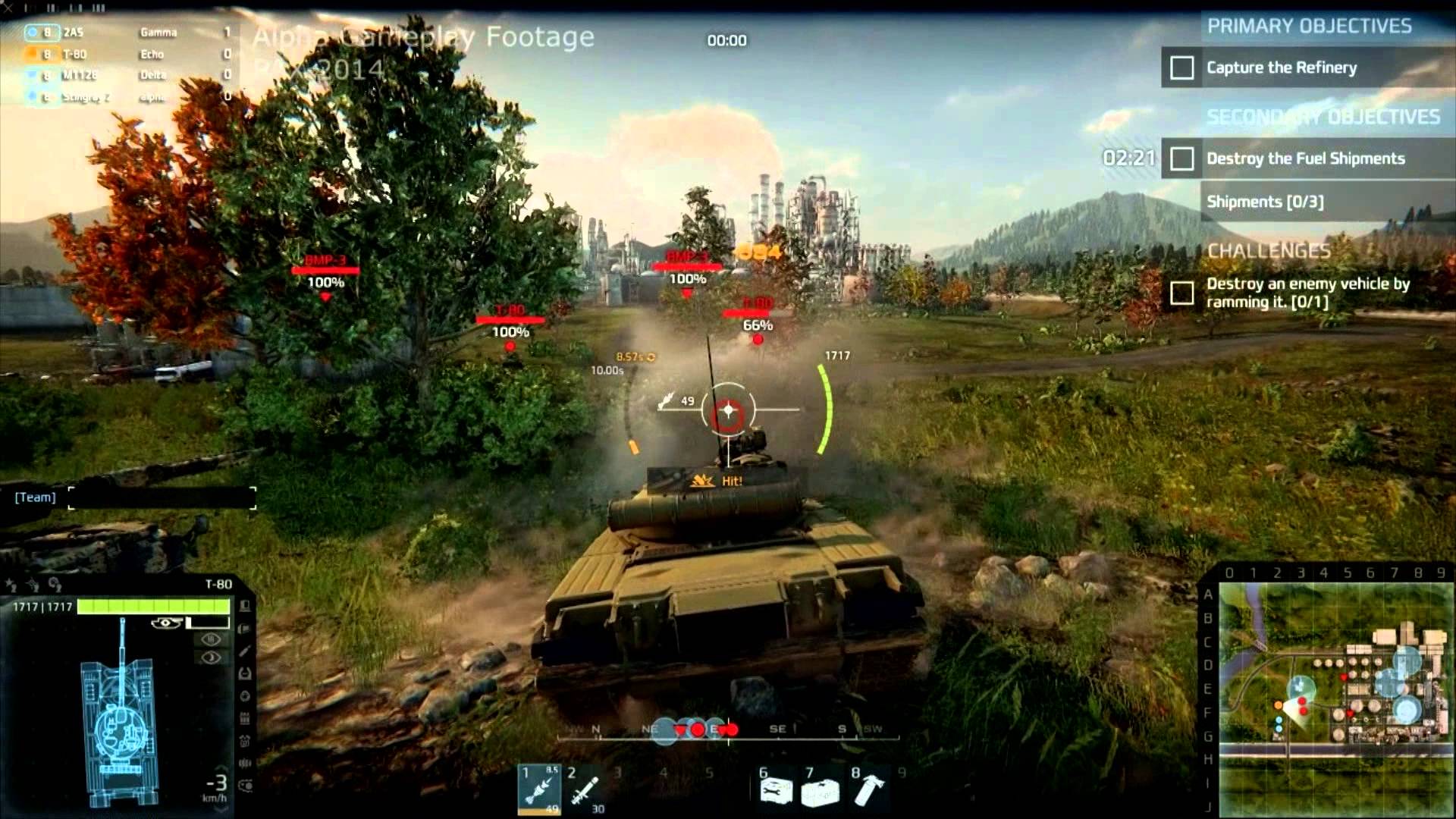Use the repair kit with wrench icon
Image resolution: width=1456 pixels, height=819 pixels.
tap(776, 791)
